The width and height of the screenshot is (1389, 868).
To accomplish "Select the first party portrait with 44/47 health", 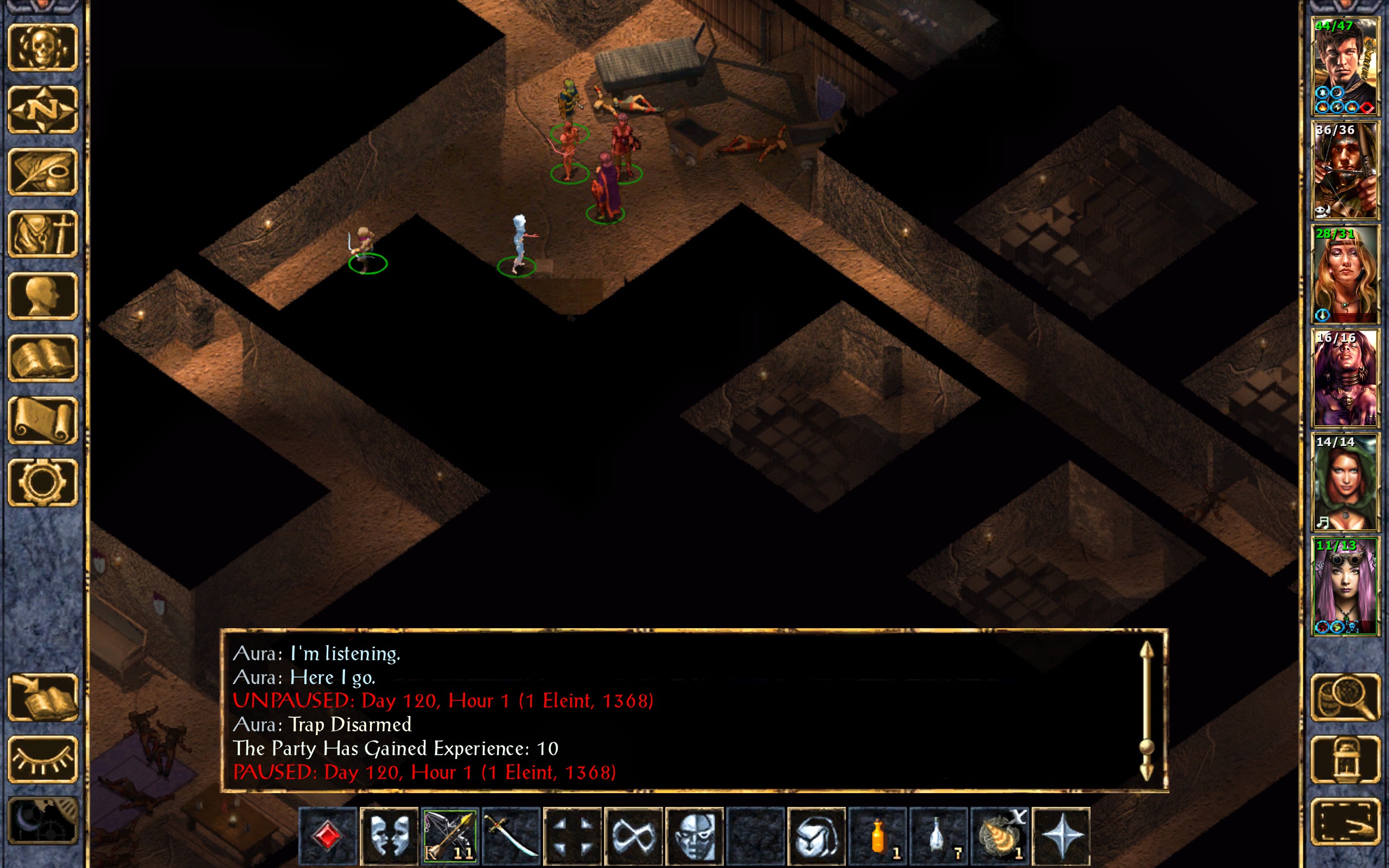I will (x=1345, y=67).
